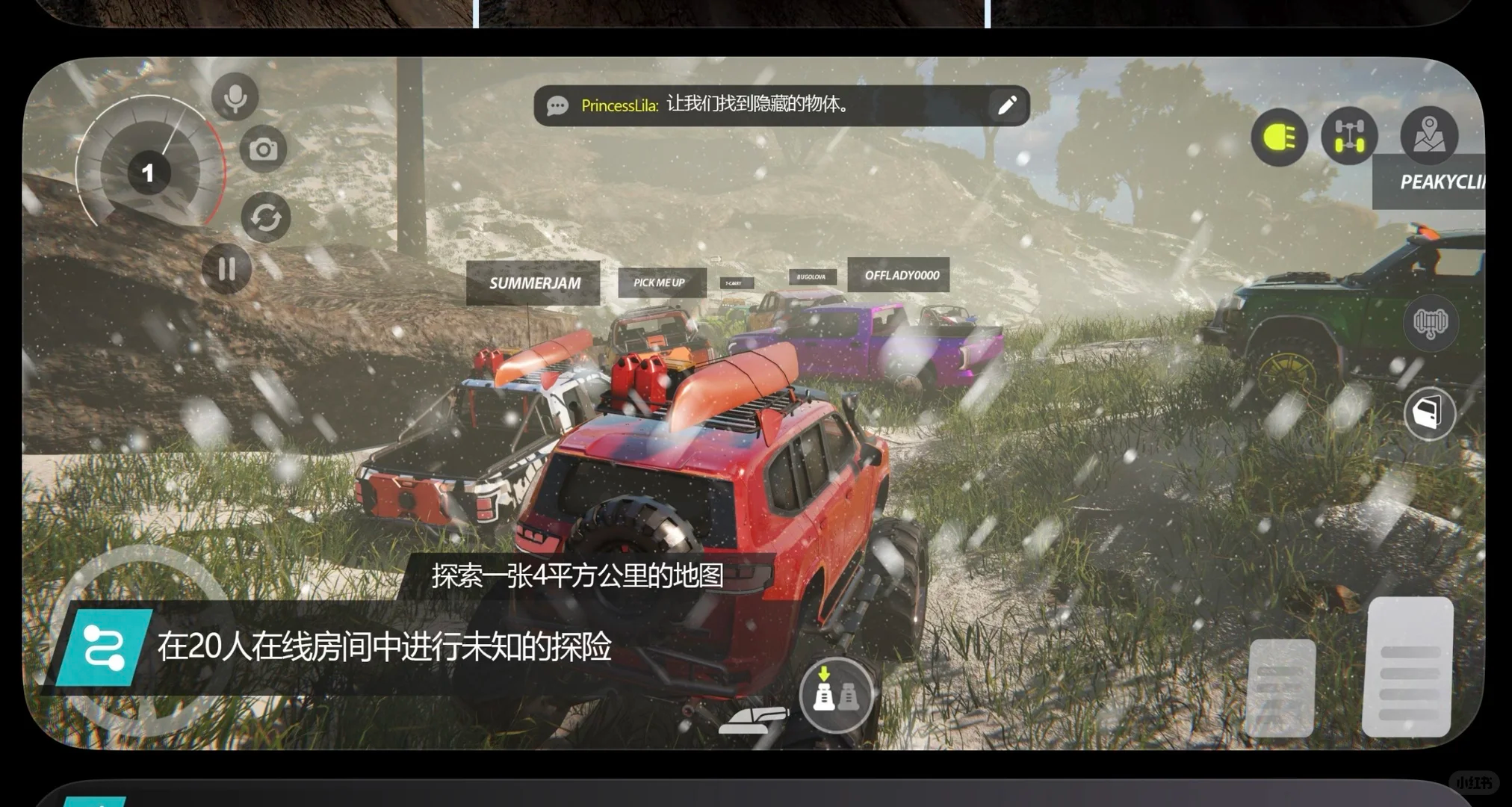Toggle the drivetrain differential icon
Image resolution: width=1512 pixels, height=807 pixels.
click(1349, 136)
